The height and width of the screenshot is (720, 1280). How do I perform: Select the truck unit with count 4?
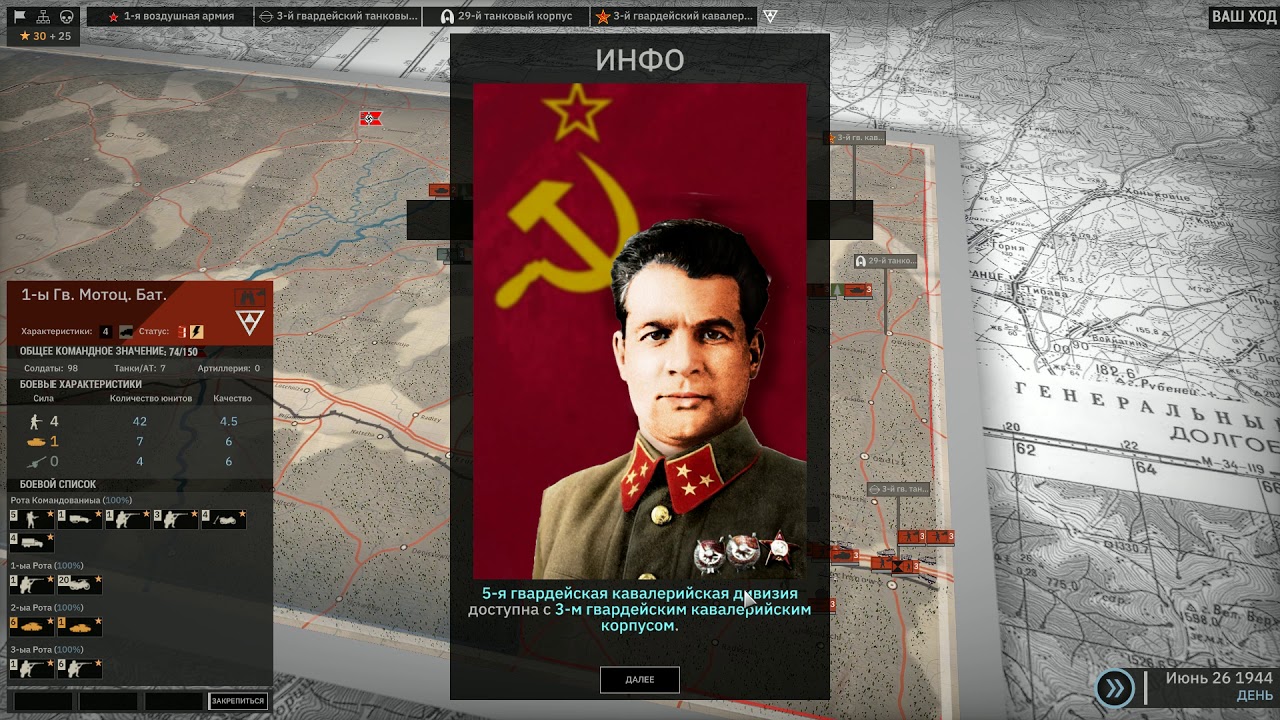31,542
